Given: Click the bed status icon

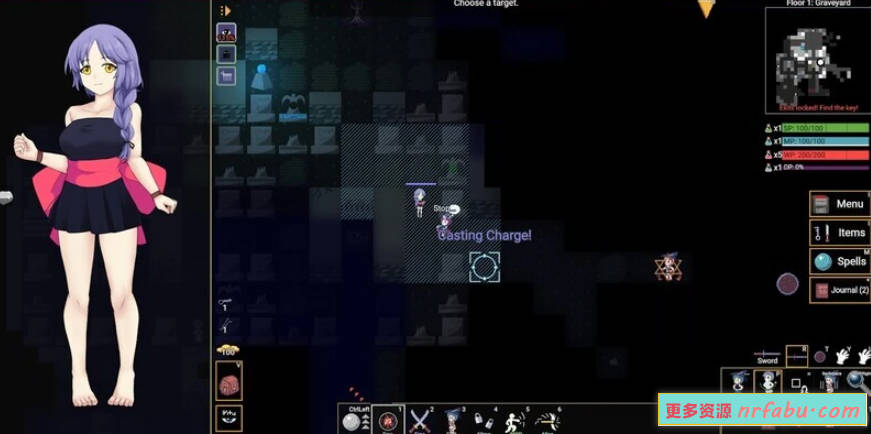Looking at the screenshot, I should (226, 76).
